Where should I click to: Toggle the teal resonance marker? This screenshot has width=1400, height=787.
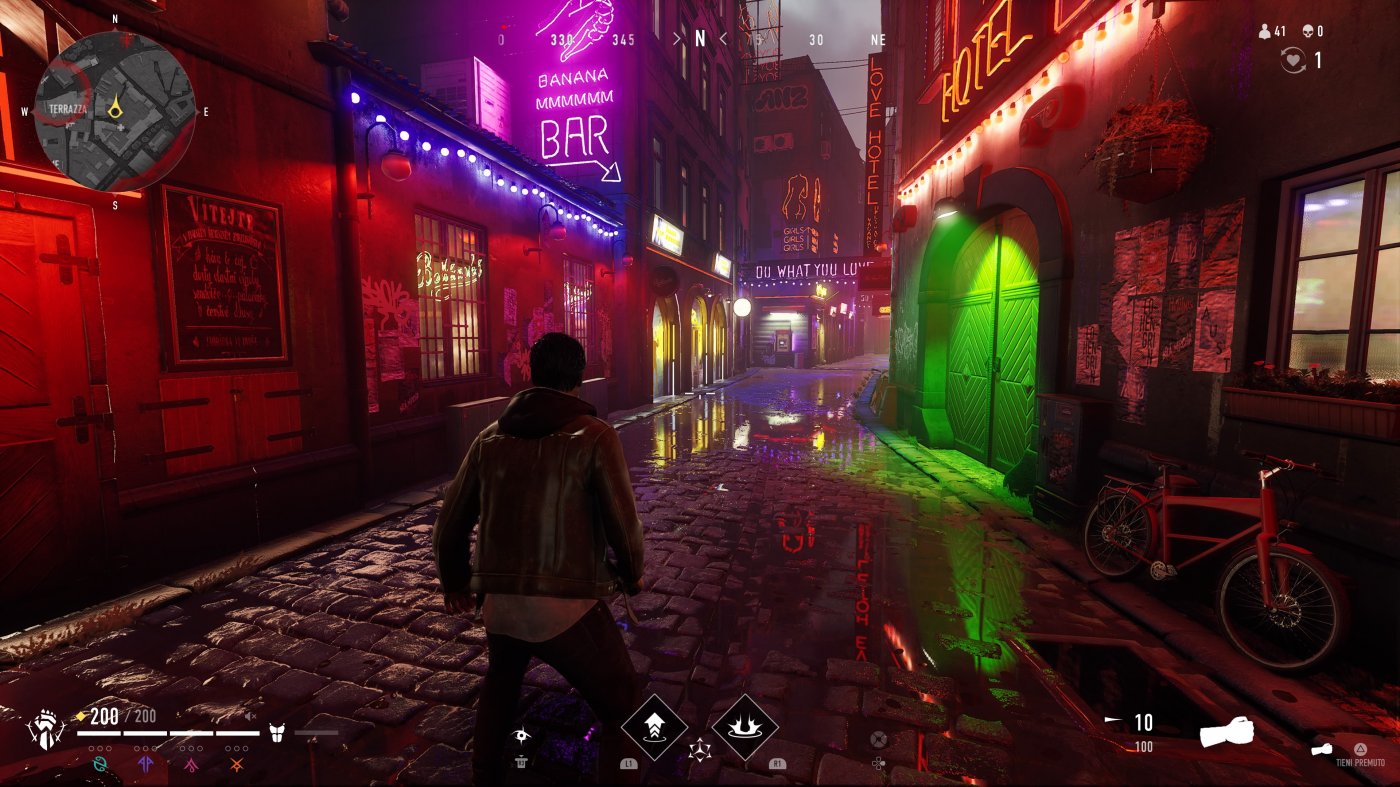[x=100, y=764]
